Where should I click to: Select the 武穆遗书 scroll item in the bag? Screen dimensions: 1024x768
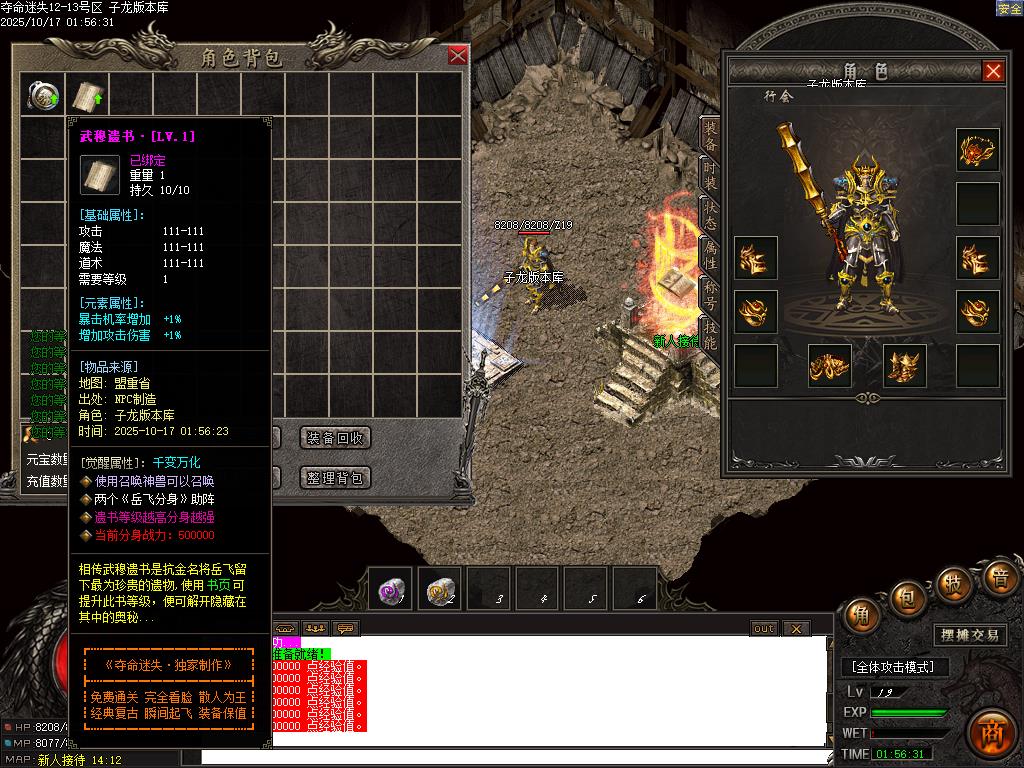pyautogui.click(x=88, y=96)
